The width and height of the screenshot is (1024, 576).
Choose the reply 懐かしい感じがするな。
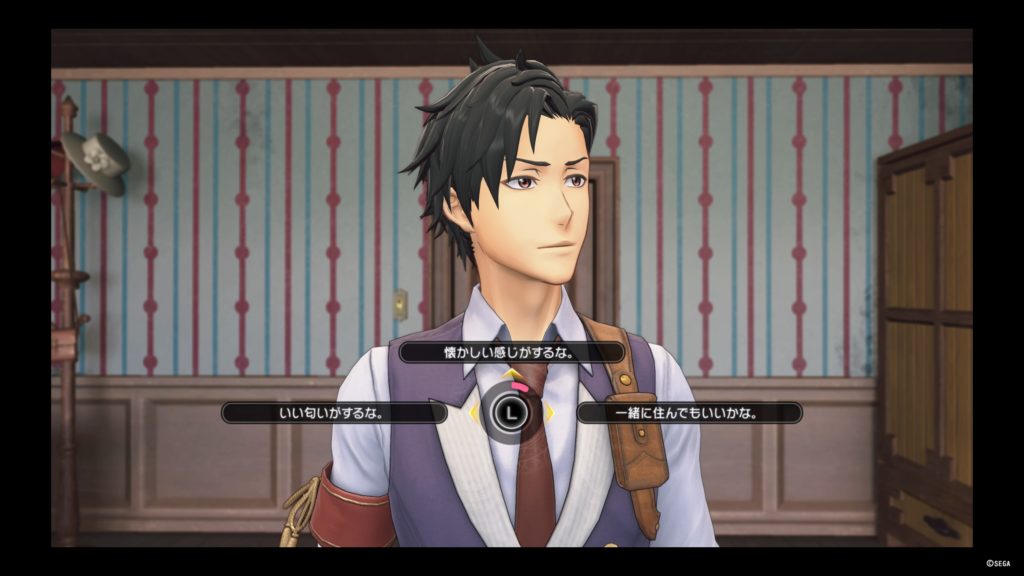pos(512,353)
